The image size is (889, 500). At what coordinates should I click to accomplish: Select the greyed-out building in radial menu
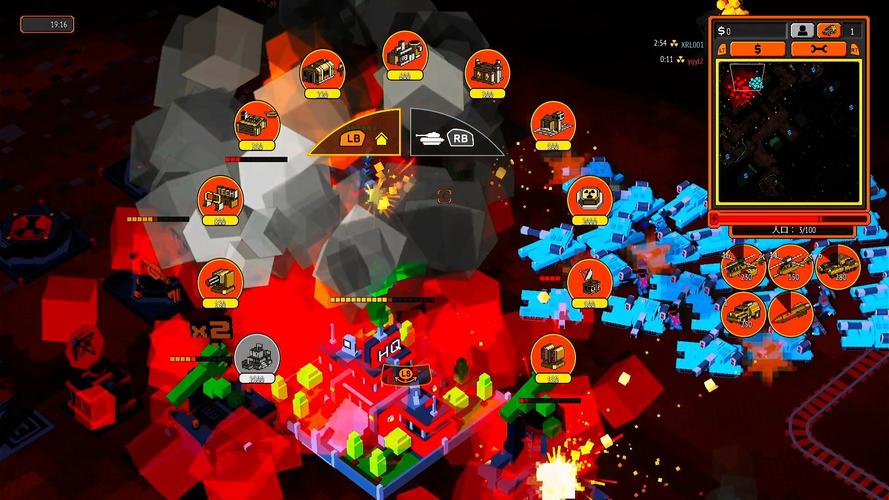click(256, 354)
